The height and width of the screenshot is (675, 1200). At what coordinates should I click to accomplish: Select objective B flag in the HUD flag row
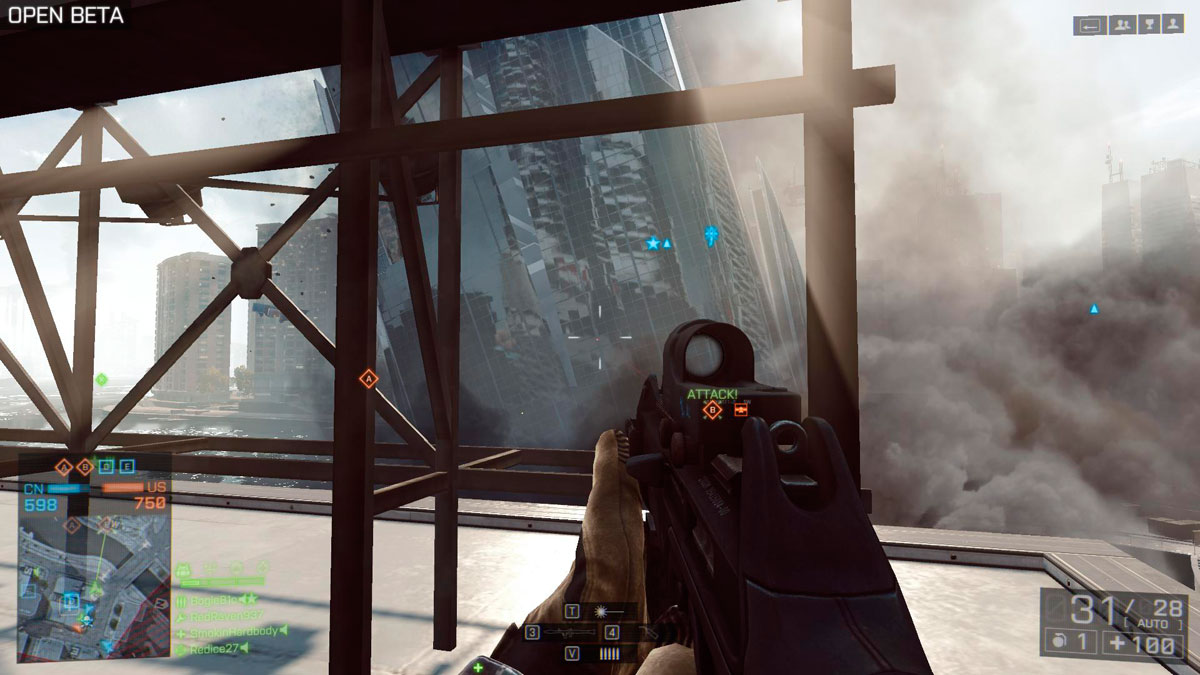coord(86,466)
